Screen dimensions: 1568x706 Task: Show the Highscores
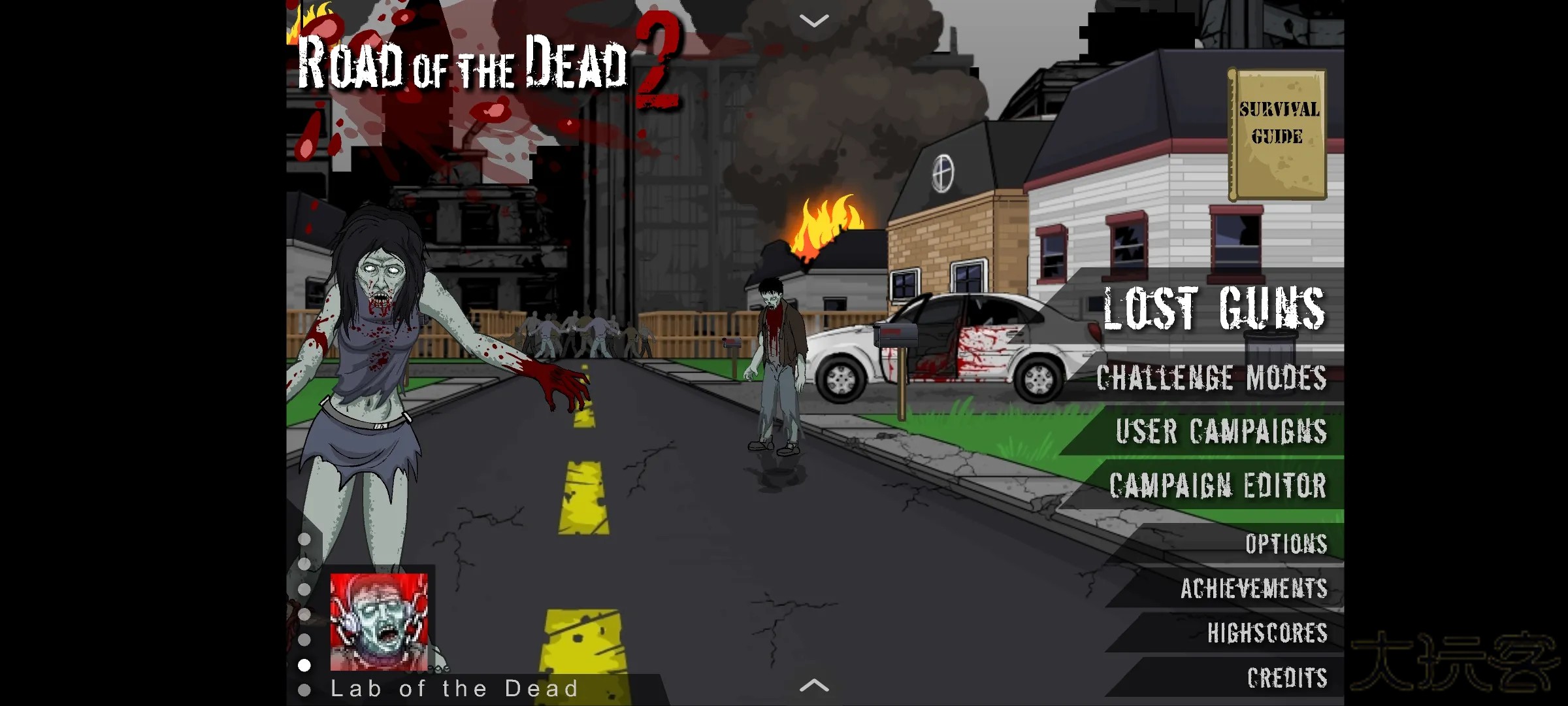1267,633
